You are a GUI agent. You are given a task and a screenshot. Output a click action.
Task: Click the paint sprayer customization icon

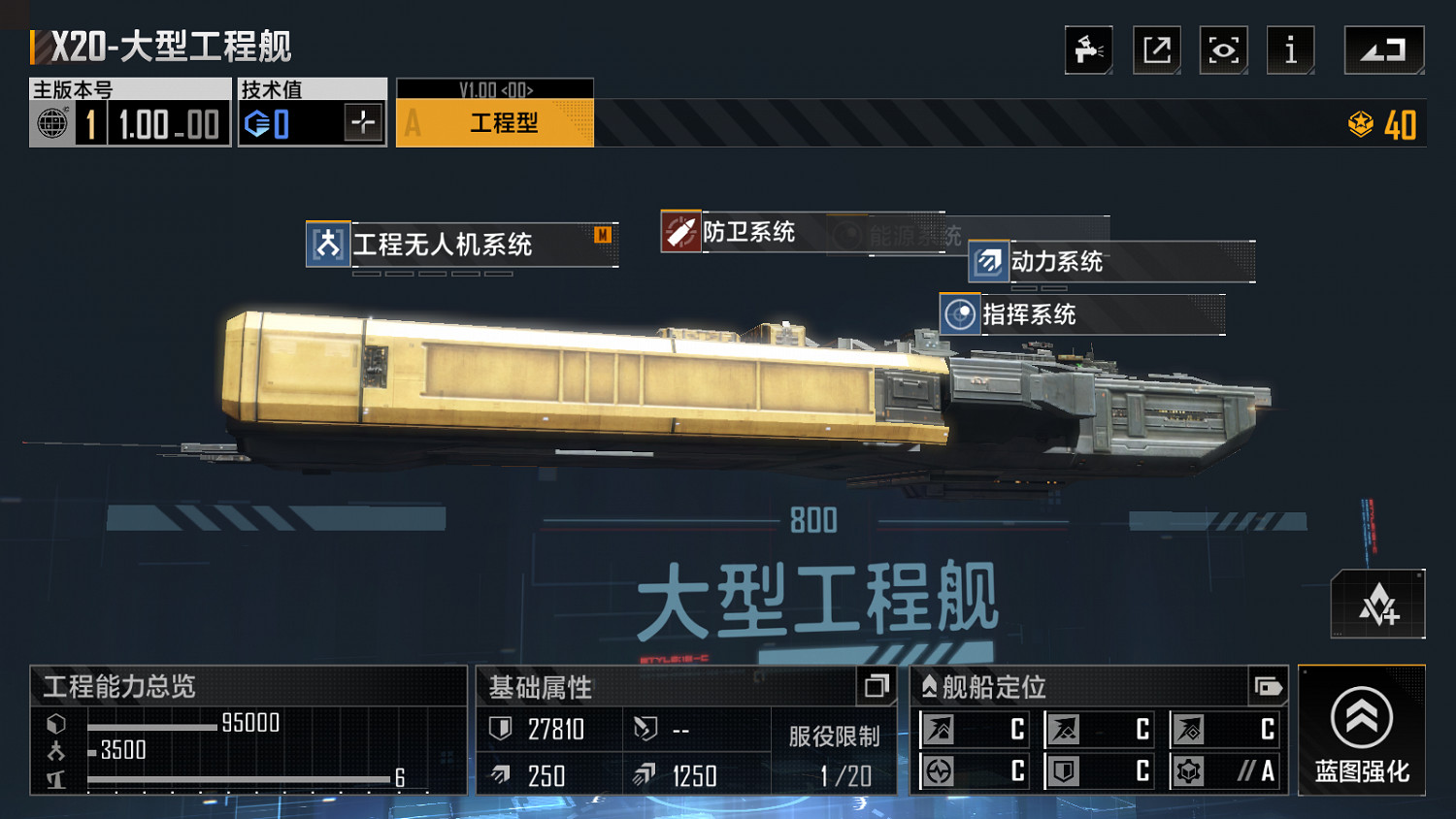coord(1088,50)
